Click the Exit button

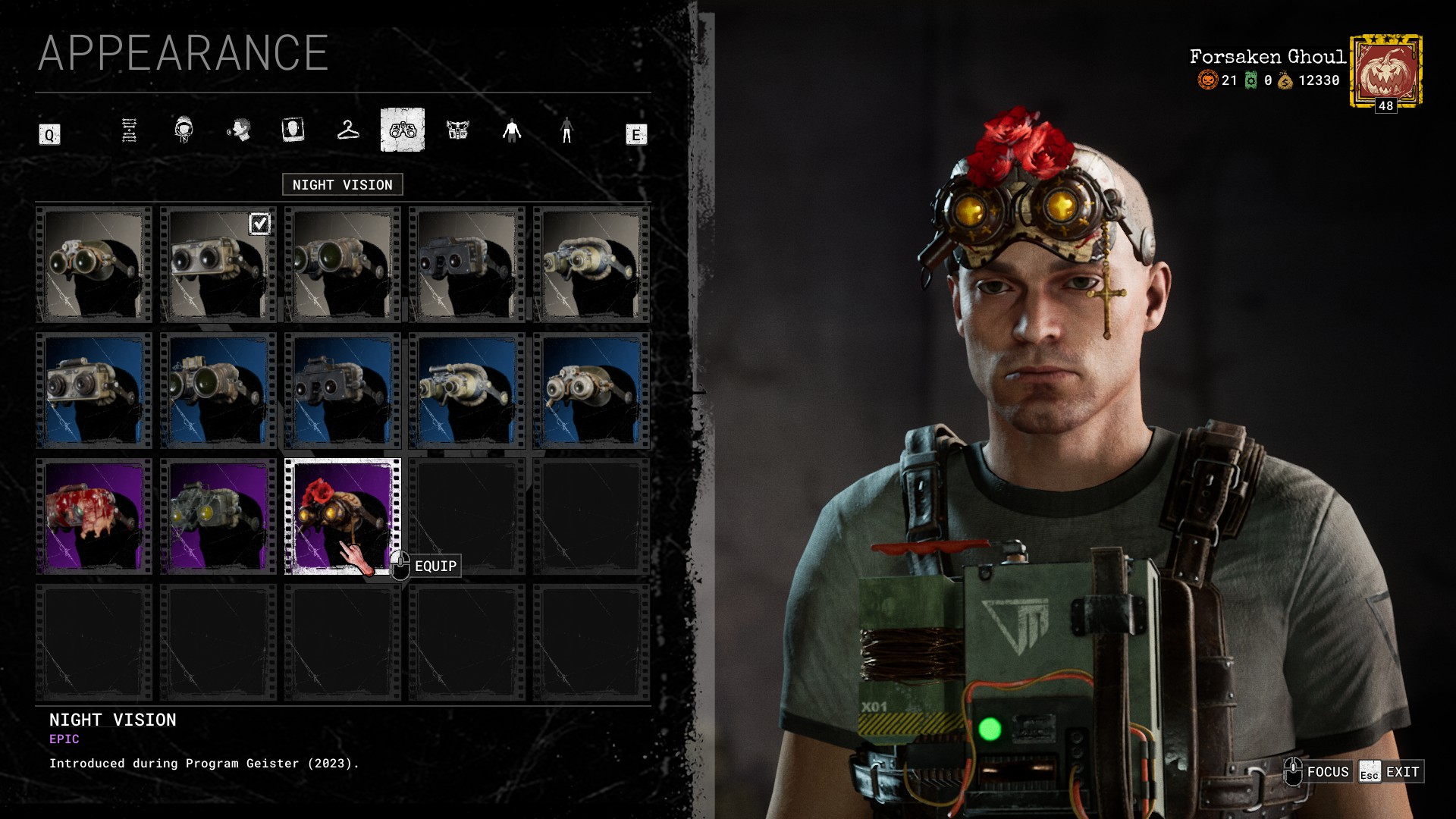point(1392,772)
